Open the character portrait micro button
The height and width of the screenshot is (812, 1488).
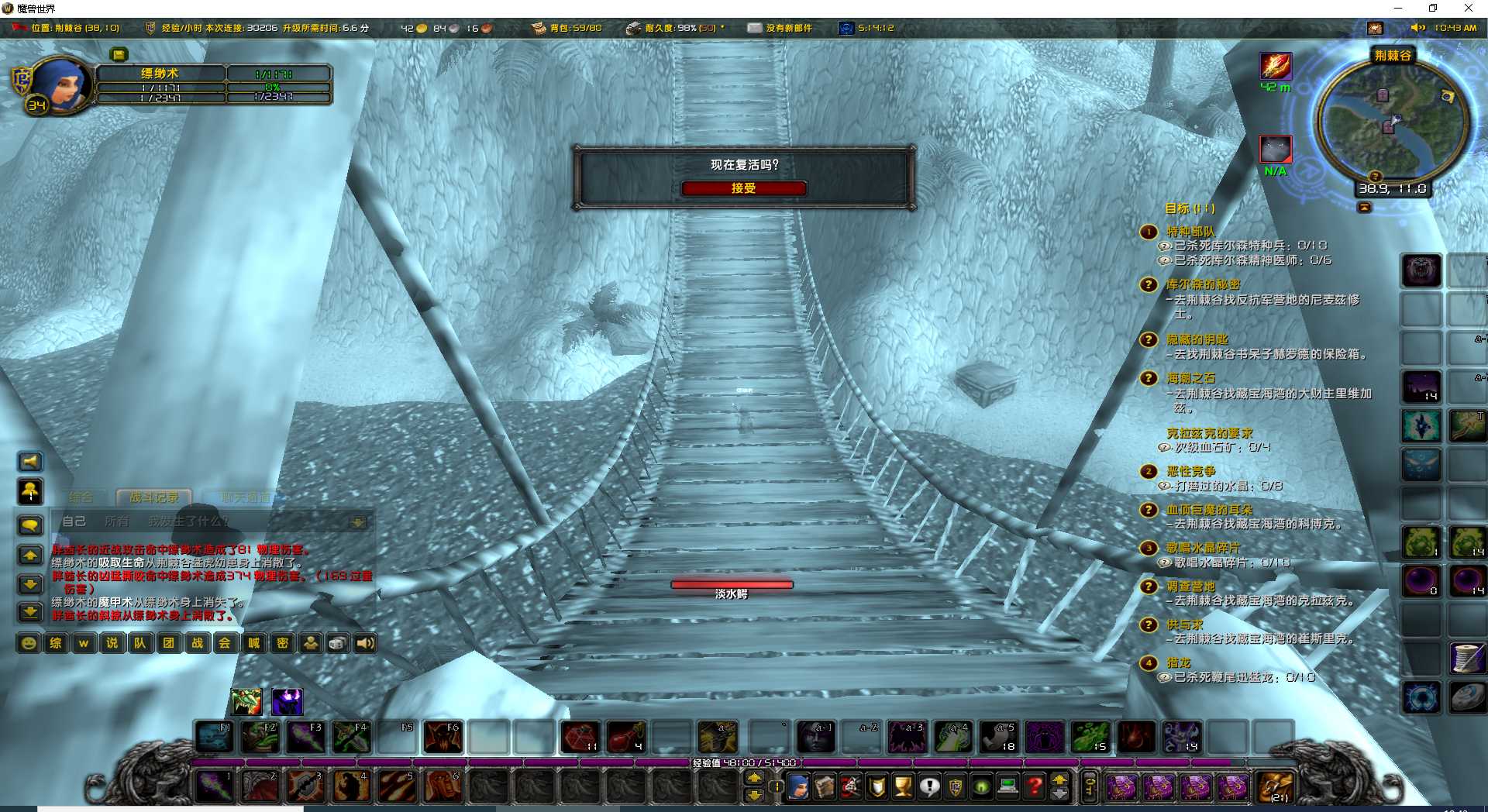click(797, 787)
